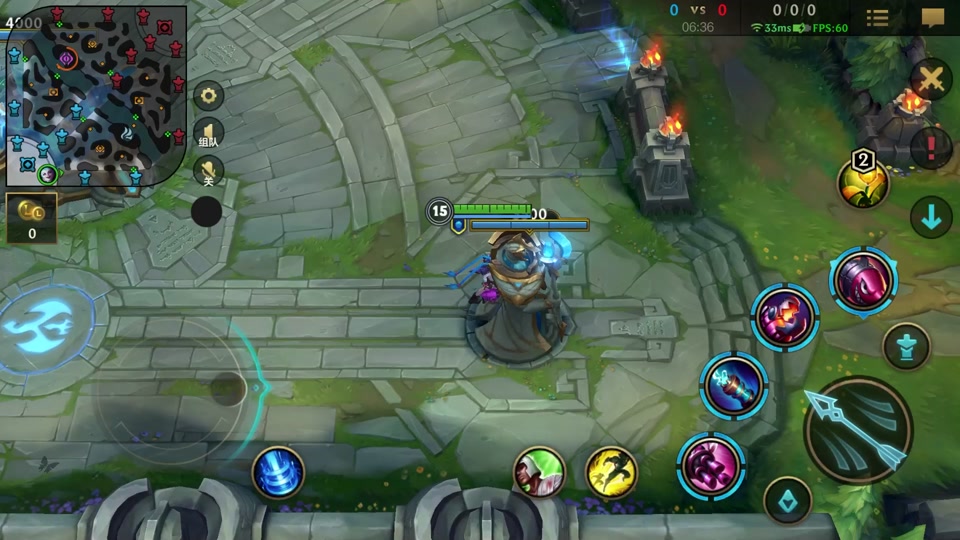This screenshot has width=960, height=540.
Task: Open the chat speech bubble
Action: point(933,18)
